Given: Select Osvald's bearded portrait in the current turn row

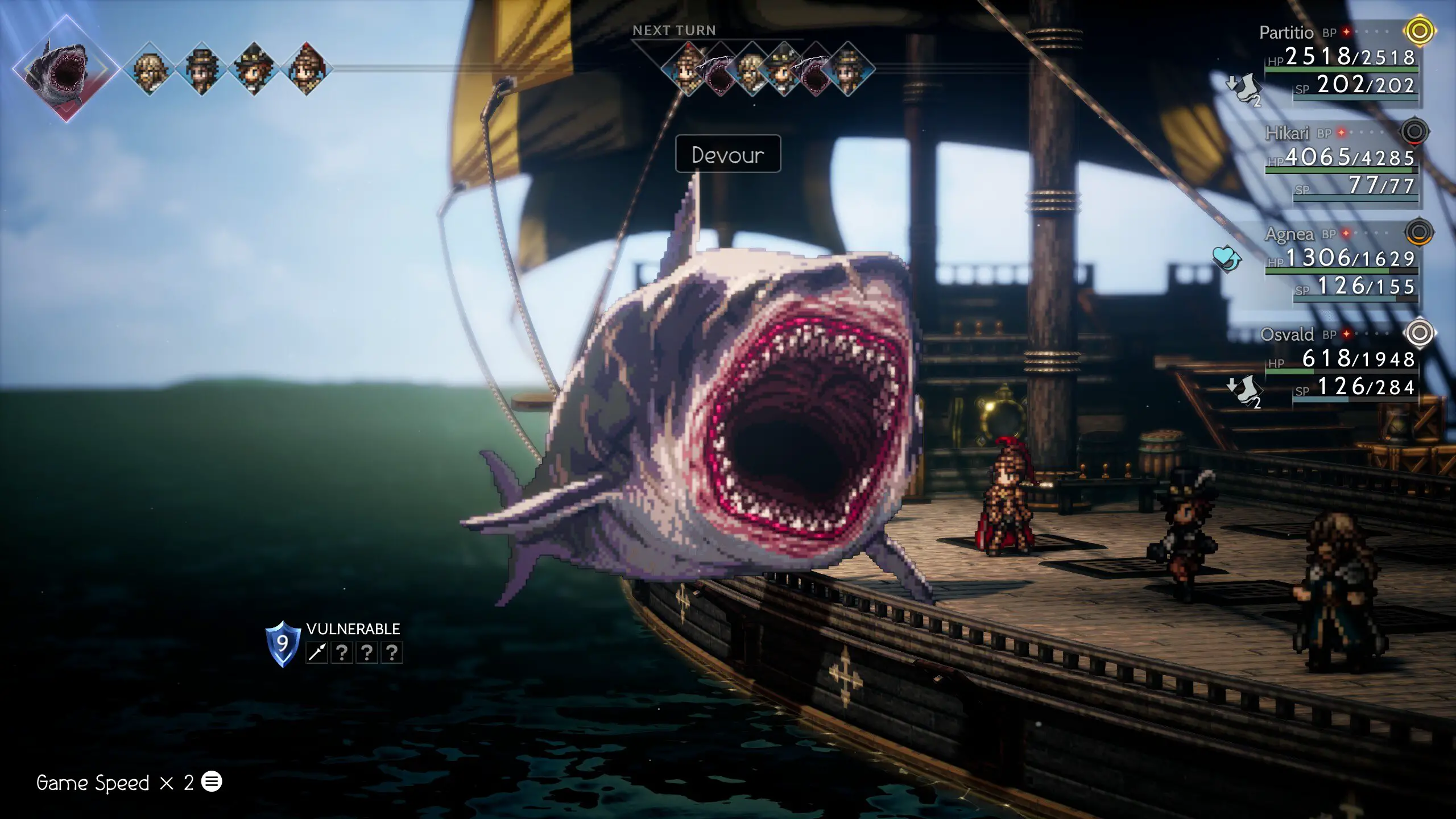Looking at the screenshot, I should pyautogui.click(x=150, y=69).
